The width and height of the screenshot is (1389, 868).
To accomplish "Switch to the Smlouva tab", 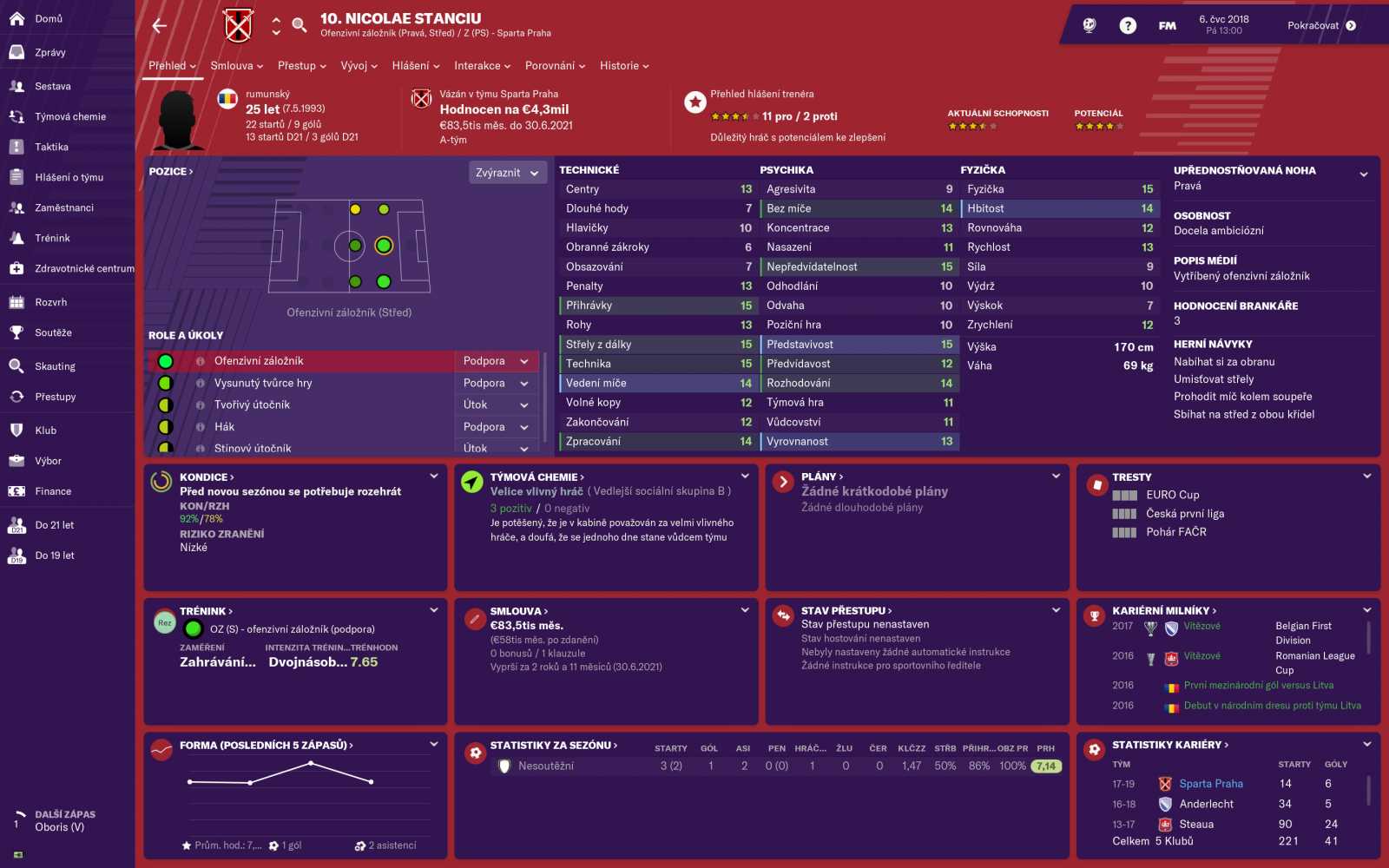I will [231, 66].
